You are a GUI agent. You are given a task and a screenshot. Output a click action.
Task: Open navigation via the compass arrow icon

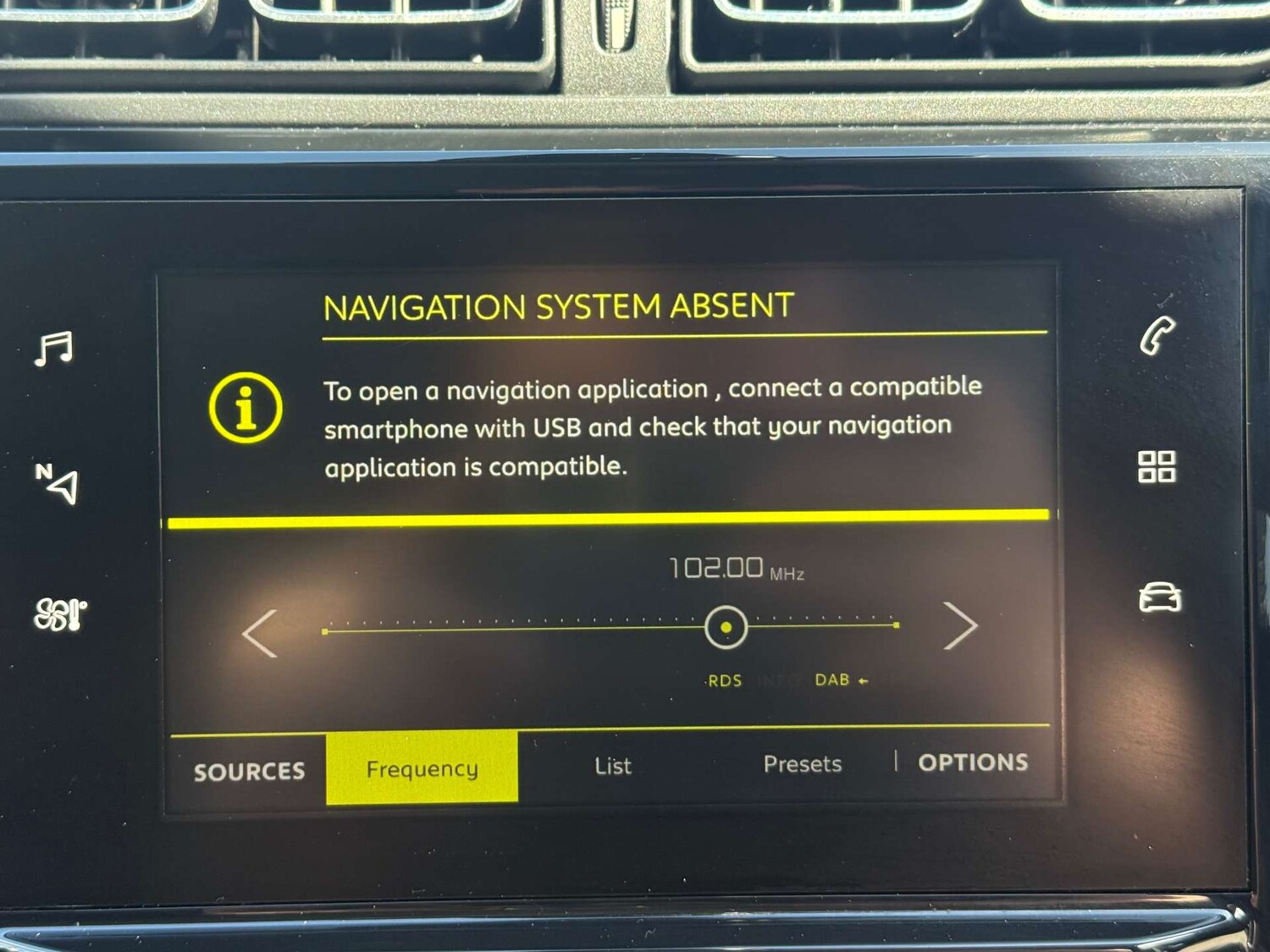[x=58, y=483]
